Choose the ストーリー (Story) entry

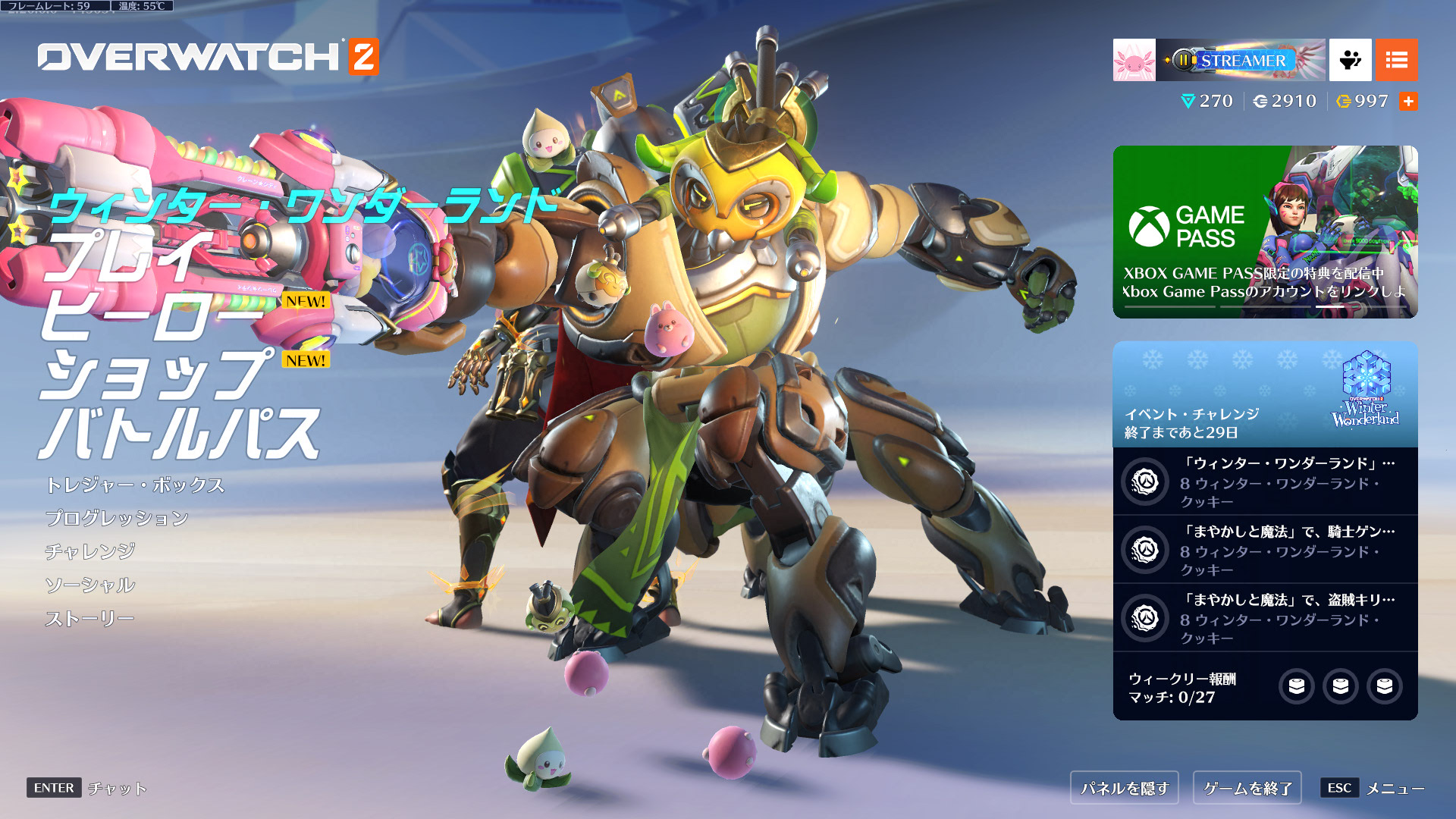[89, 619]
